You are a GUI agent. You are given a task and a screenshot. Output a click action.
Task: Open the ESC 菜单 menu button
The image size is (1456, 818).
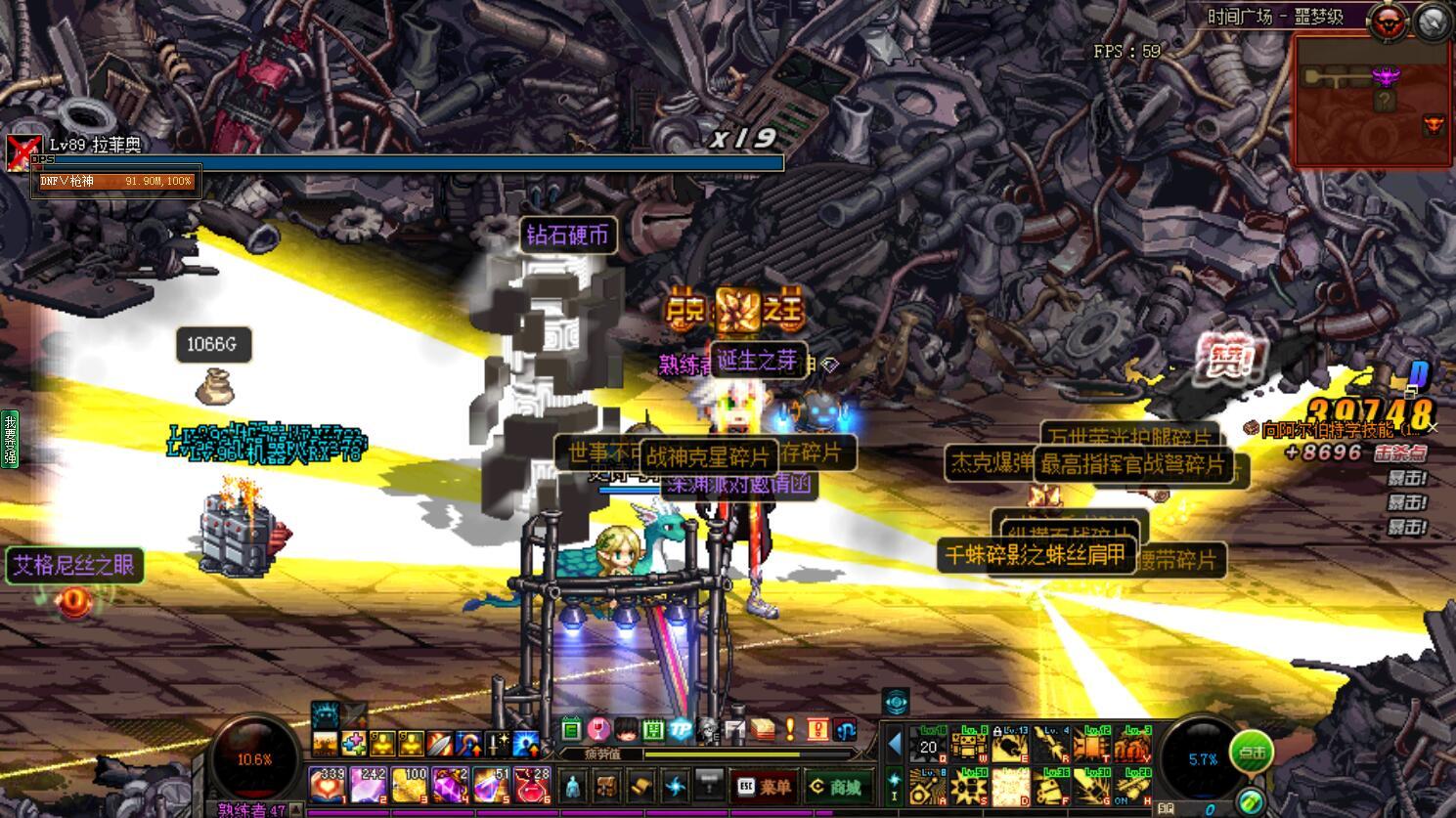tap(765, 787)
